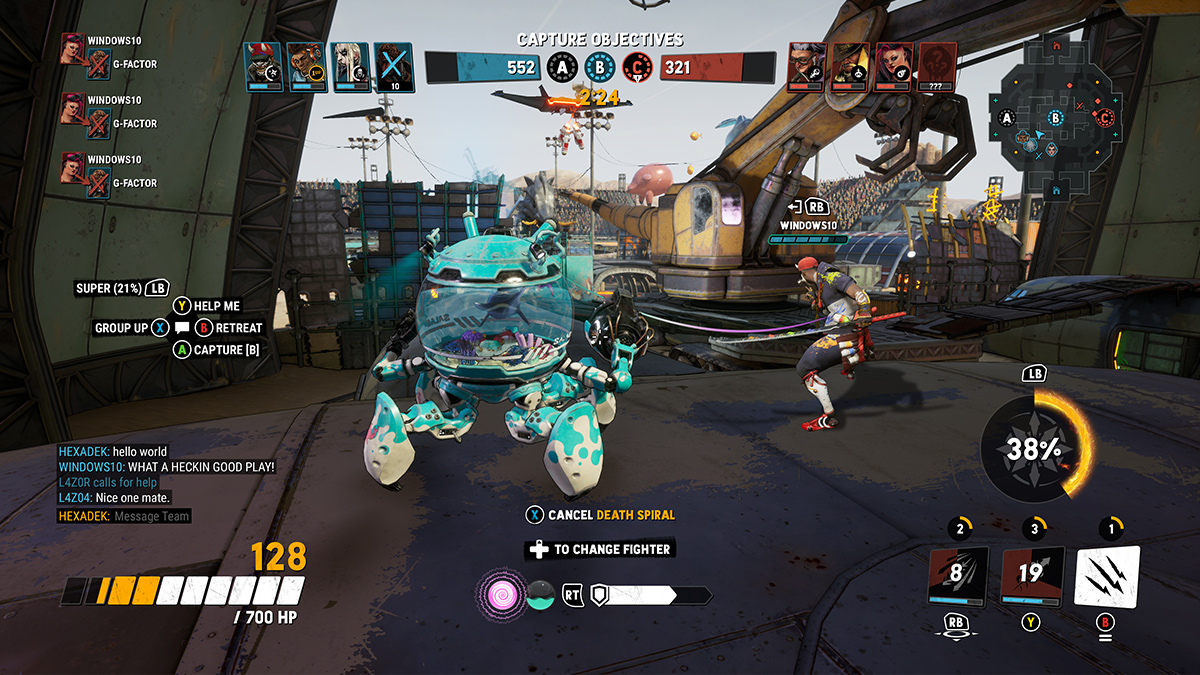Click HEXADEK's hello world chat message

click(x=112, y=452)
